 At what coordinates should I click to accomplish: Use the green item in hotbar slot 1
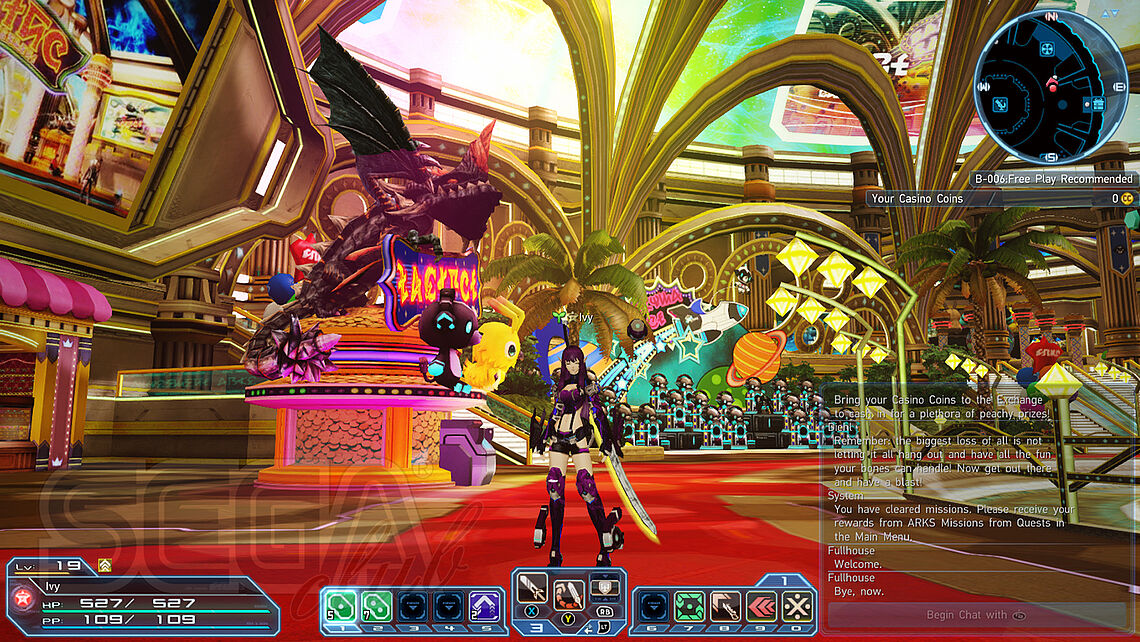tap(339, 606)
